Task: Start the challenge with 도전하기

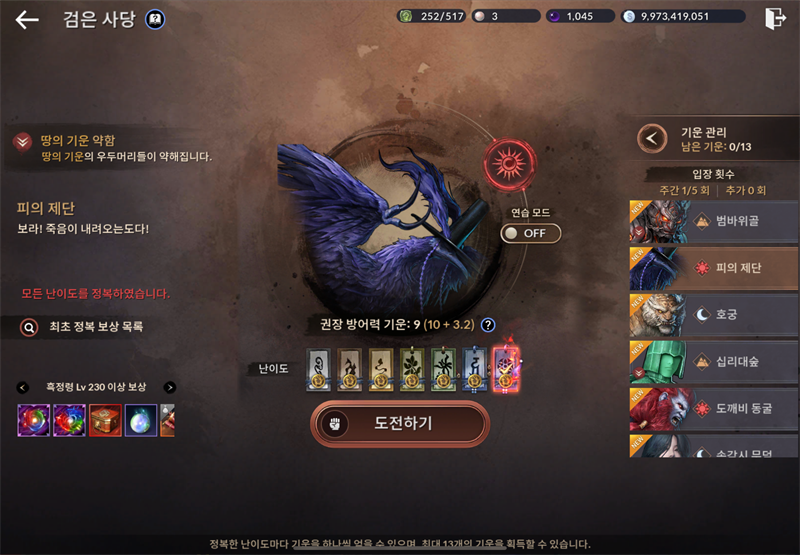Action: pyautogui.click(x=400, y=423)
